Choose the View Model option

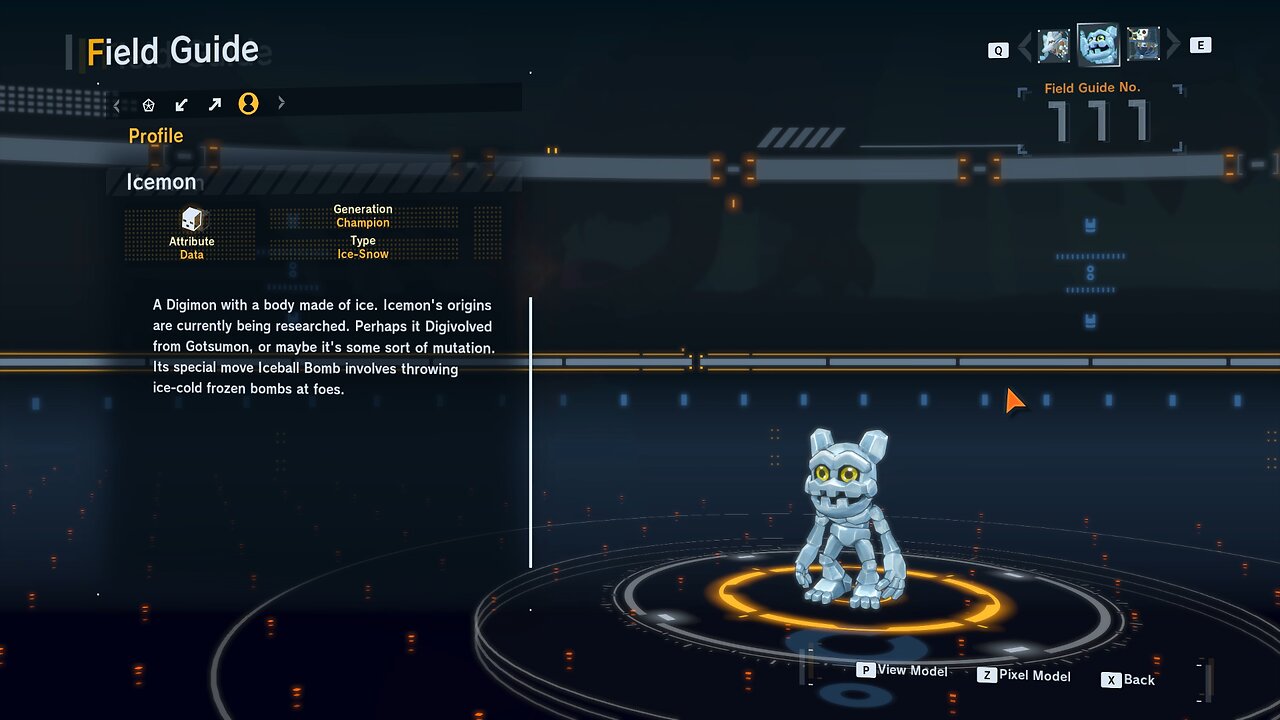coord(902,671)
